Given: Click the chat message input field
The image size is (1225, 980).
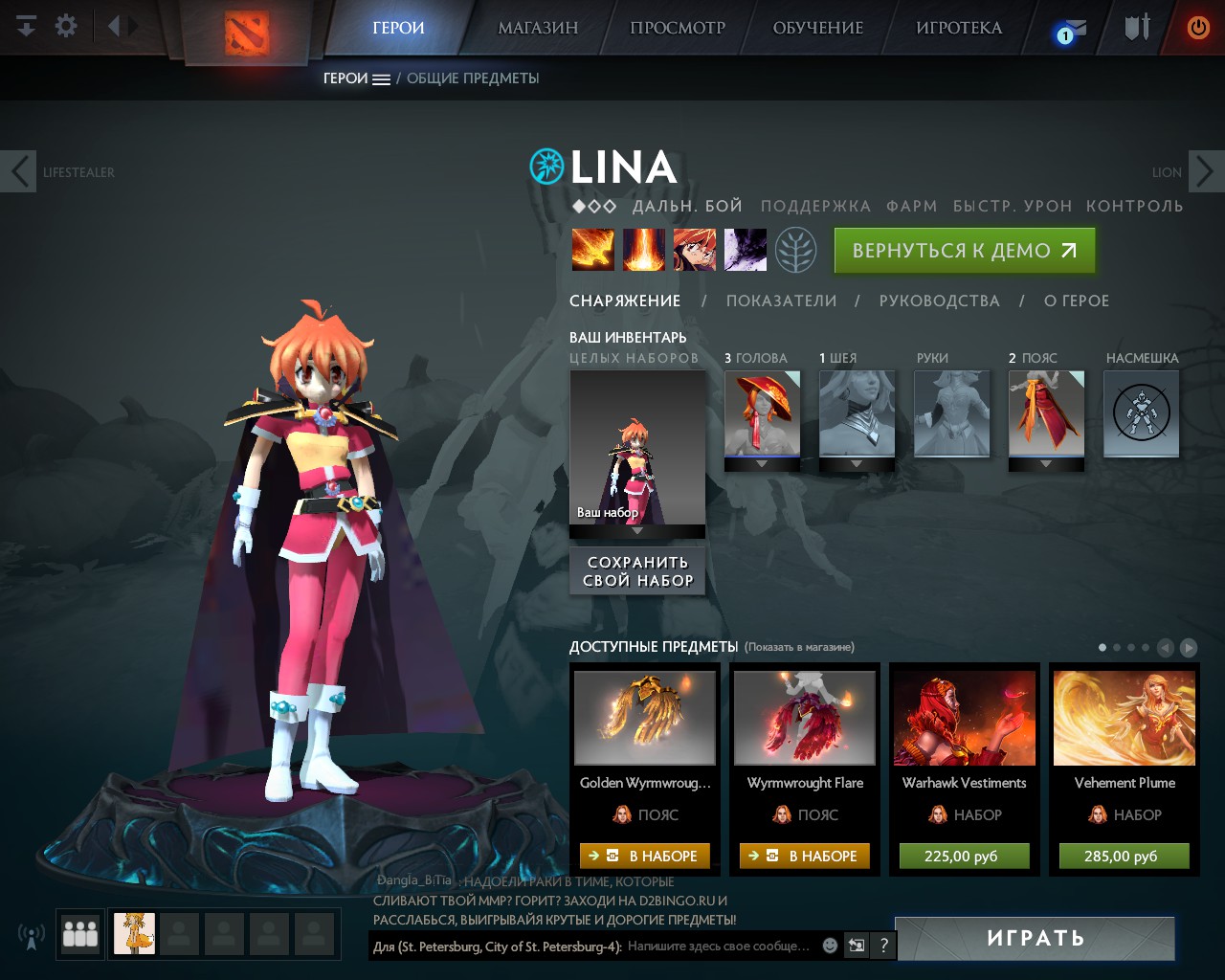Looking at the screenshot, I should pos(718,946).
